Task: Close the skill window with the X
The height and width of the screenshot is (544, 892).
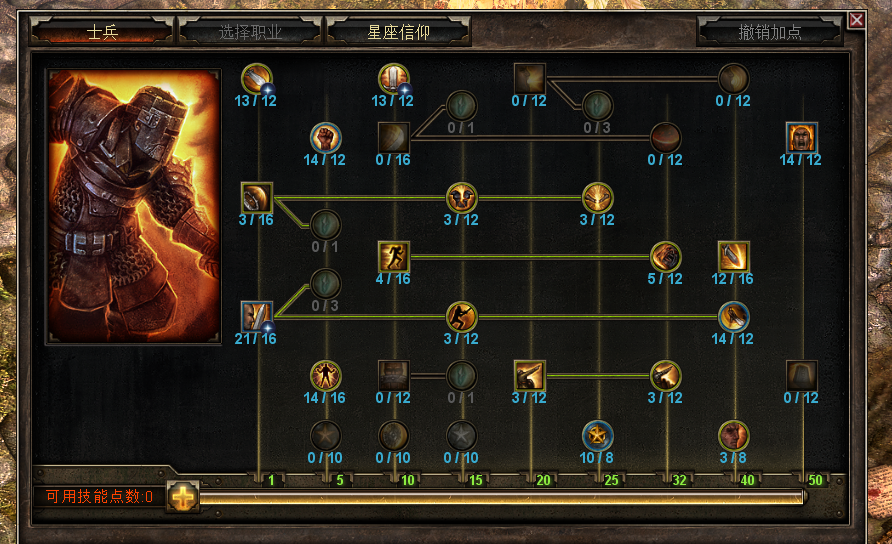Action: coord(856,19)
